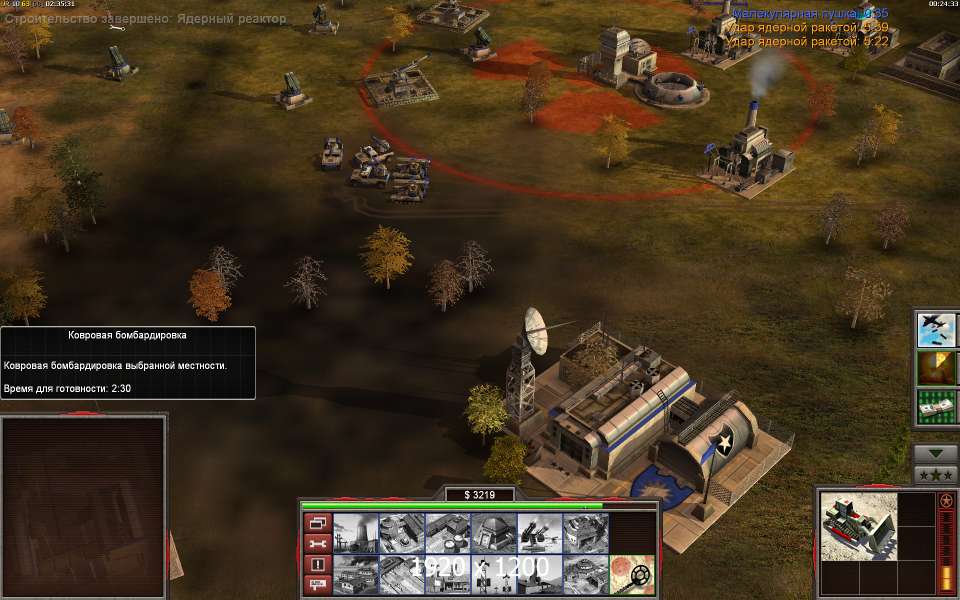The image size is (960, 600).
Task: Open the chat speech-bubble button
Action: tap(317, 585)
